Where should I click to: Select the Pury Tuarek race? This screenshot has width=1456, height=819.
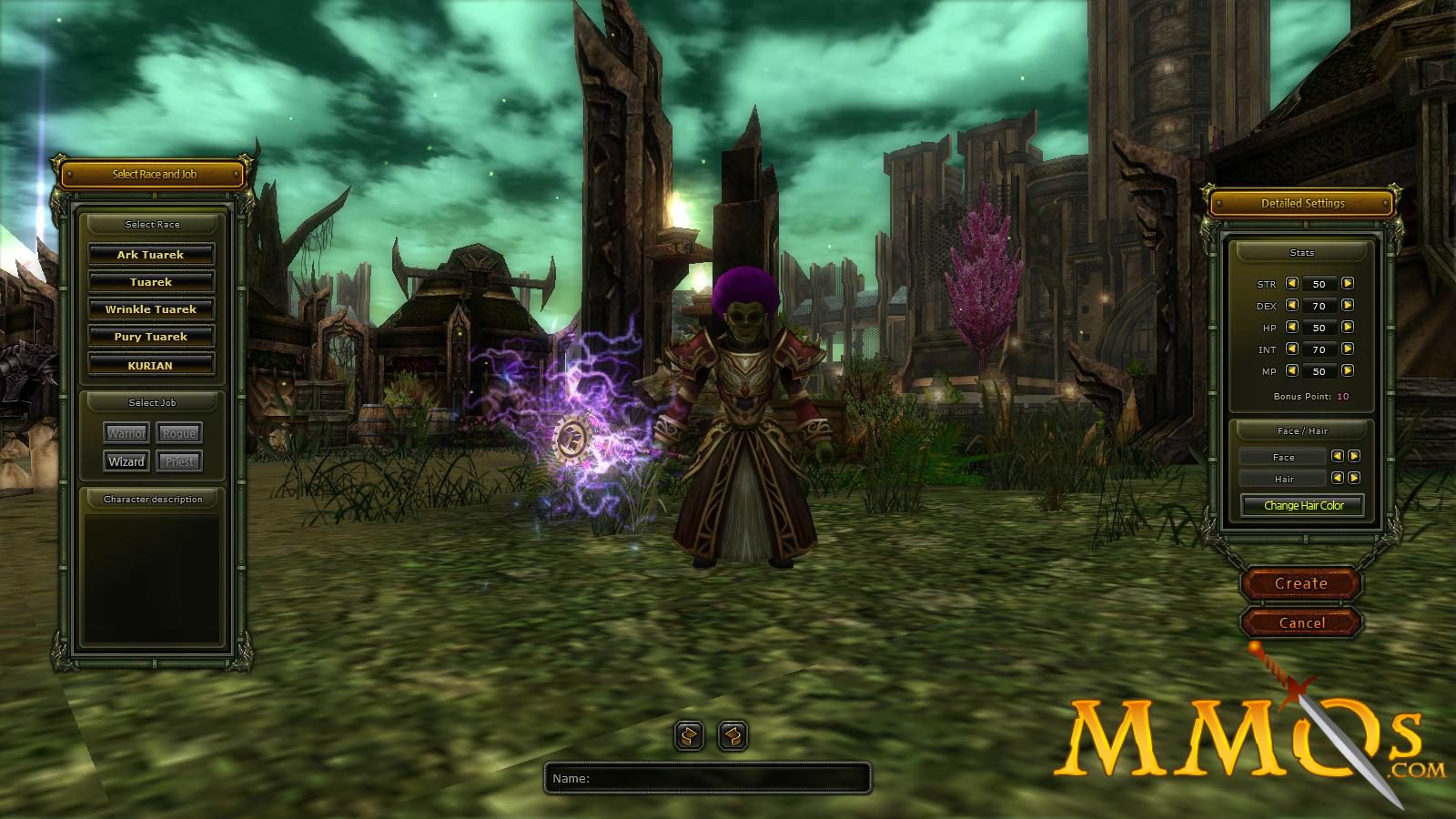click(151, 337)
